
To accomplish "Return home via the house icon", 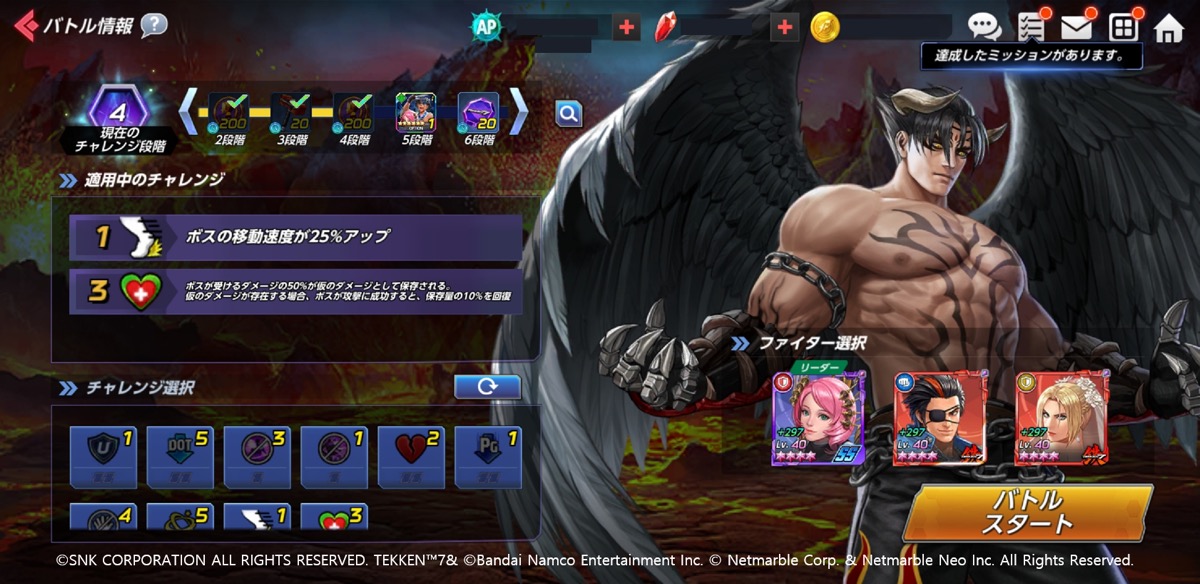I will coord(1168,28).
